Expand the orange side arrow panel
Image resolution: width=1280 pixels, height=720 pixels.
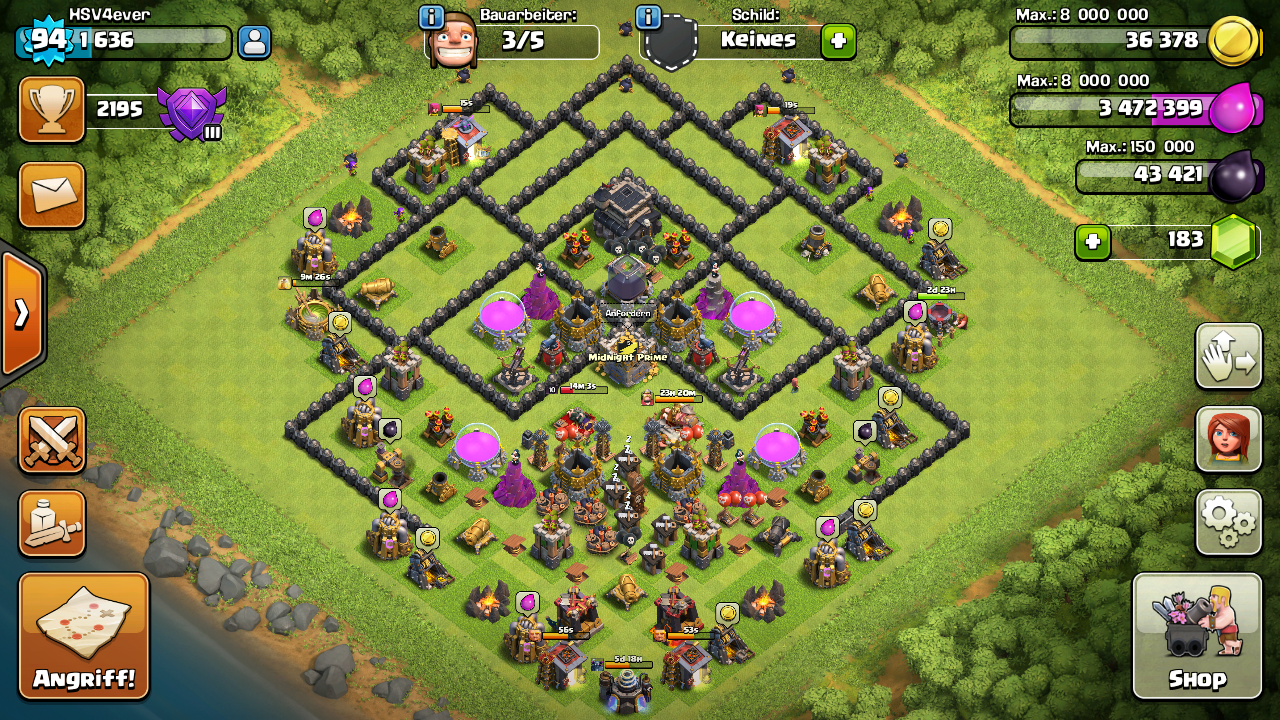tap(21, 314)
